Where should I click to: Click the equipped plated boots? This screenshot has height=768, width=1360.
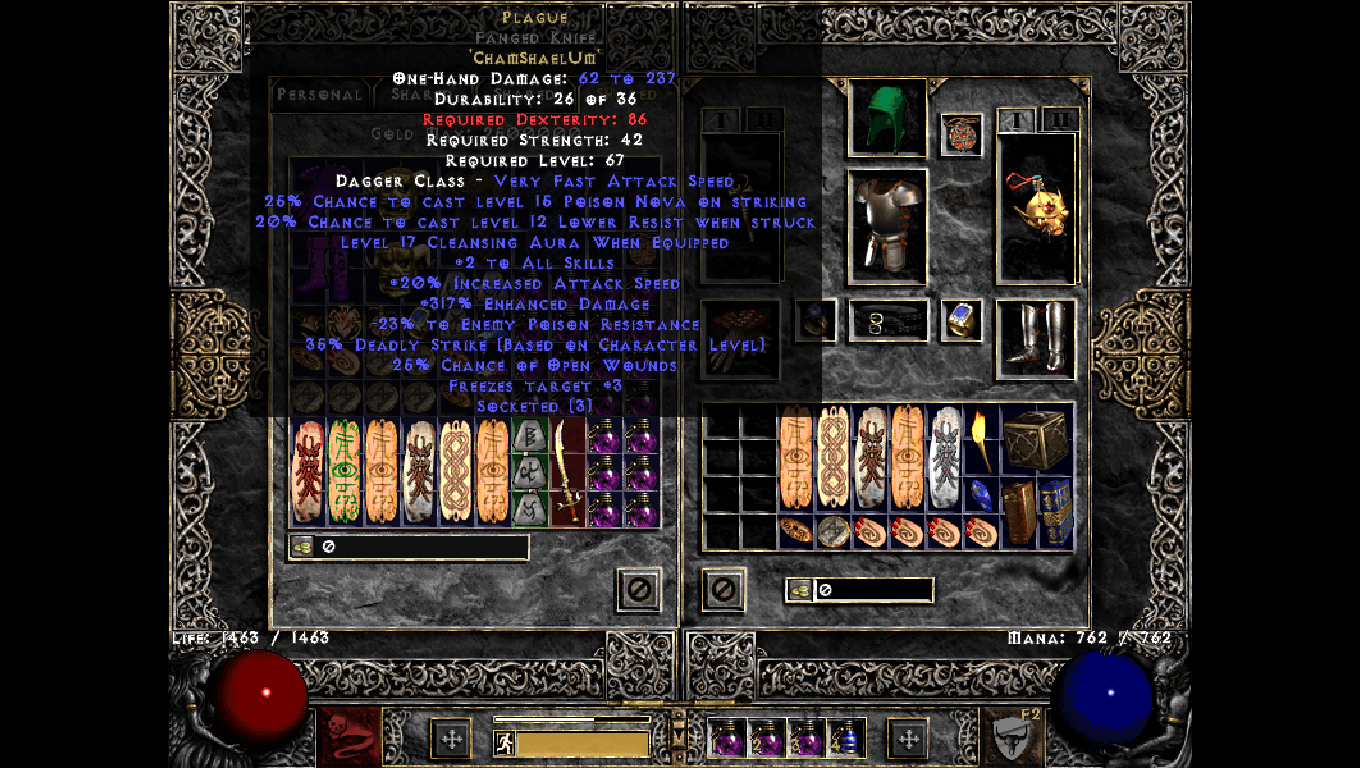coord(1035,337)
